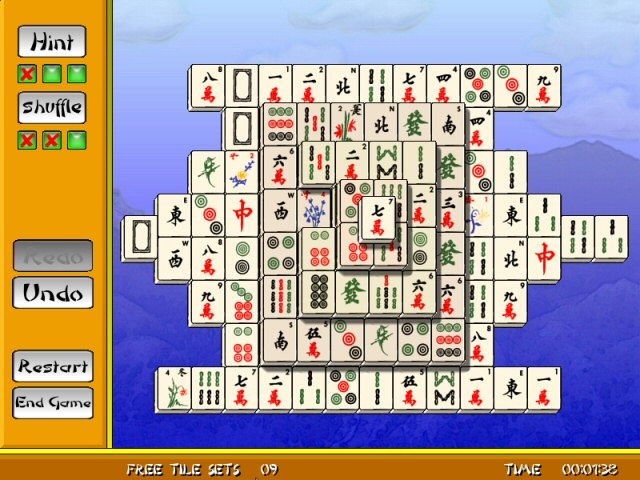Restart the current game
Image resolution: width=640 pixels, height=480 pixels.
(x=52, y=365)
